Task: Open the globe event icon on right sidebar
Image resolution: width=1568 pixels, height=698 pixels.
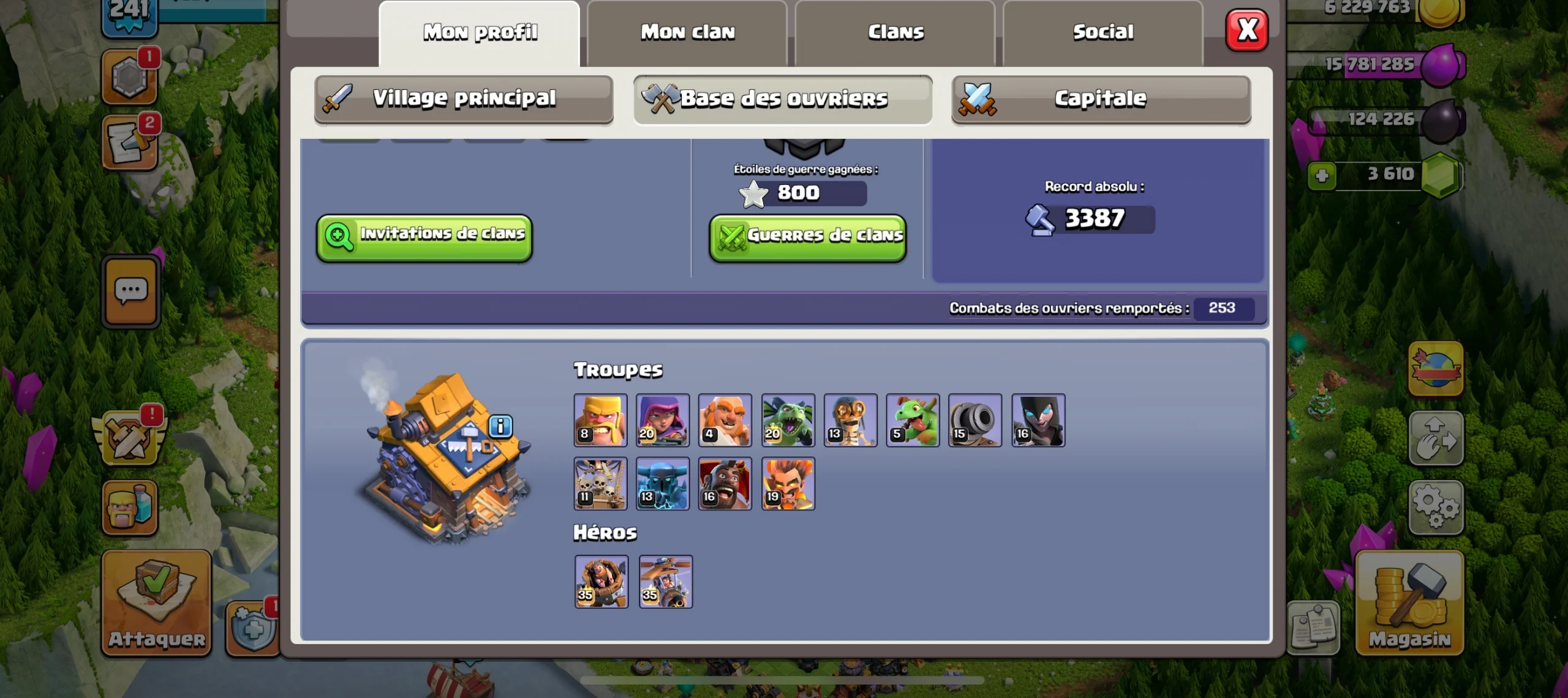Action: (1436, 367)
